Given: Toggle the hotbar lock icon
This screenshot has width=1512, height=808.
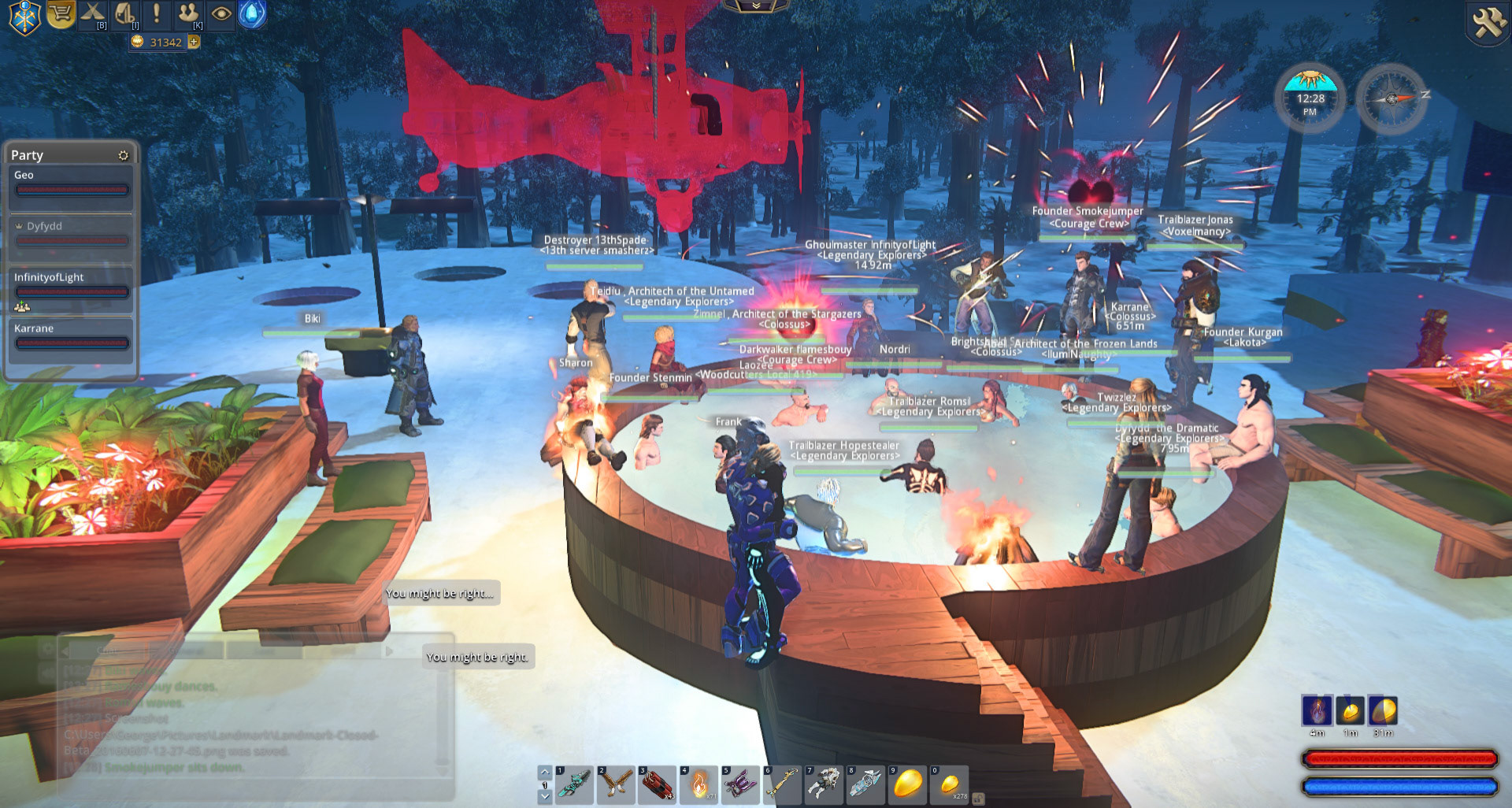Looking at the screenshot, I should coord(978,799).
